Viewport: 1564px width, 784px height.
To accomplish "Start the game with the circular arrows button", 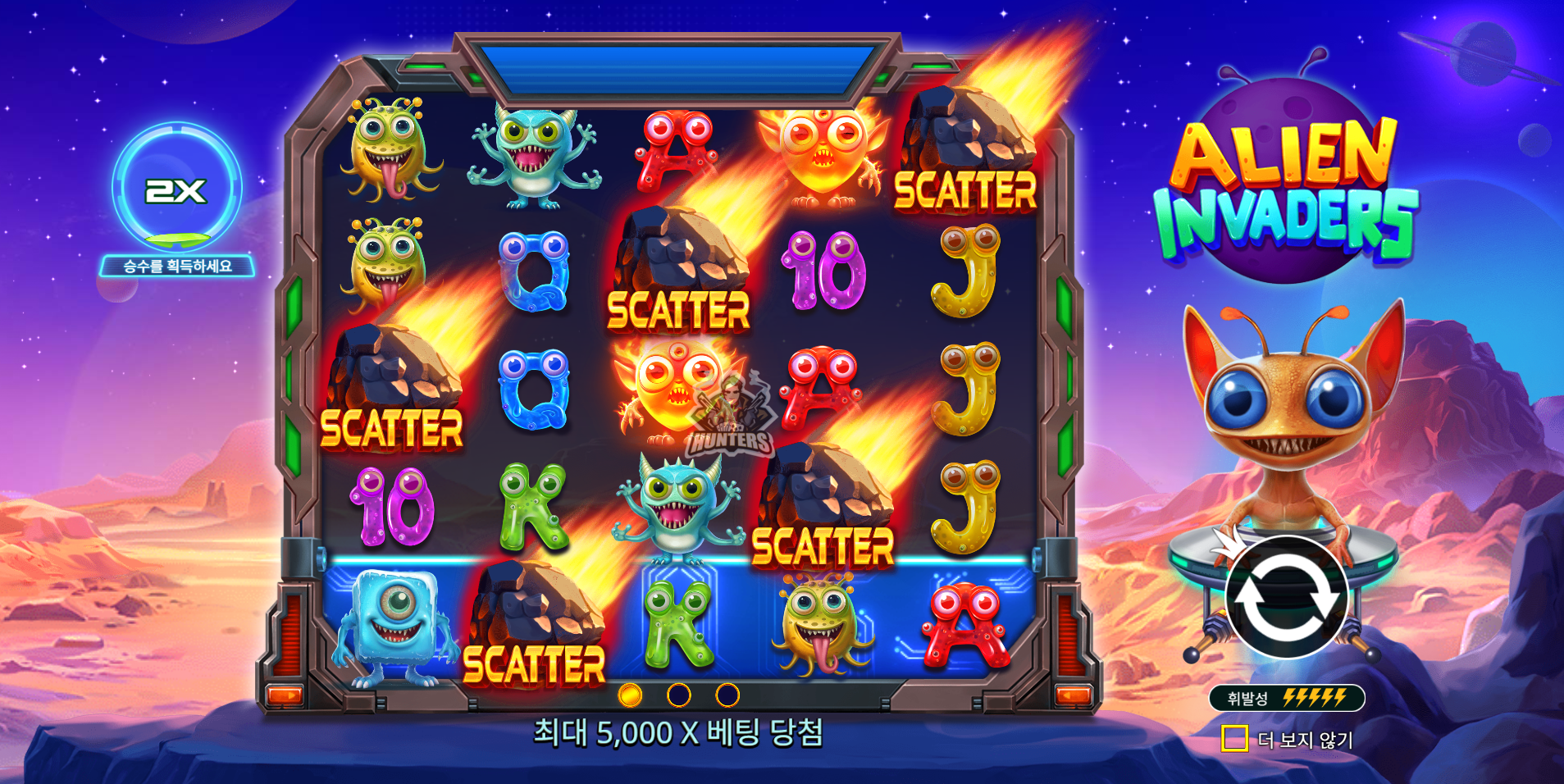I will pos(1285,597).
